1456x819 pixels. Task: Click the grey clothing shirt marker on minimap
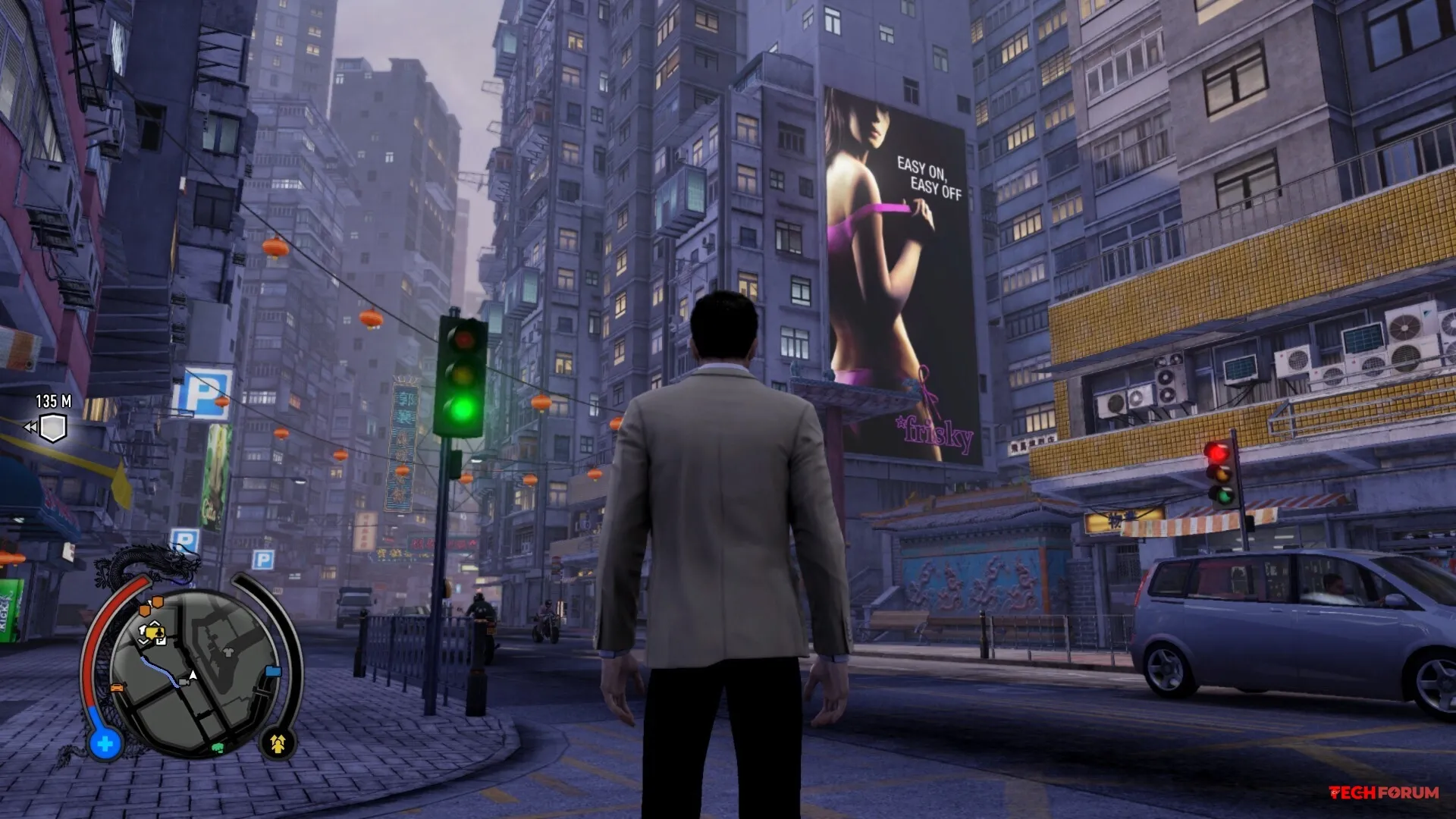click(228, 653)
